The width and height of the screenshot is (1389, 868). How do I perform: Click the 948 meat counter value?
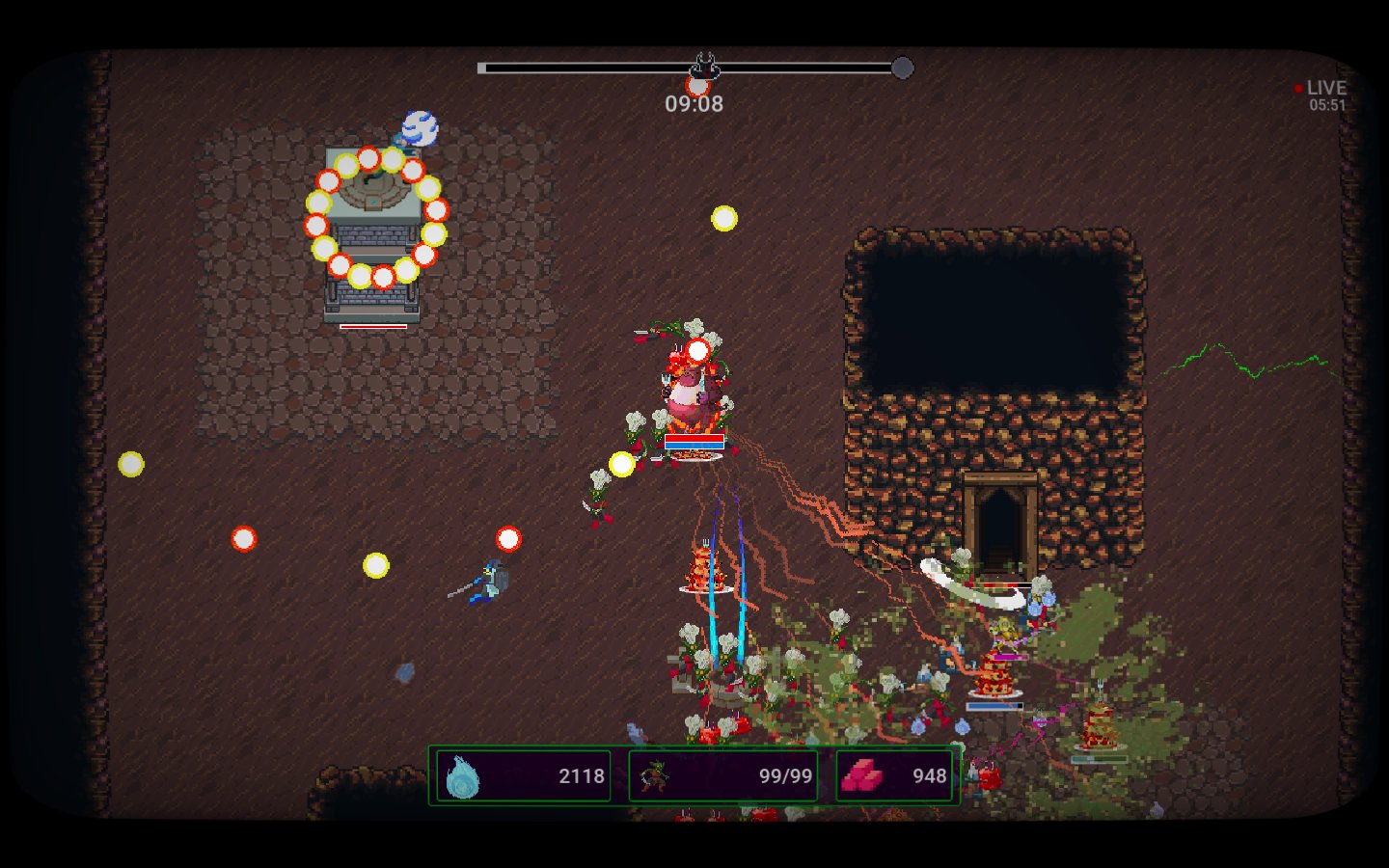pyautogui.click(x=927, y=774)
